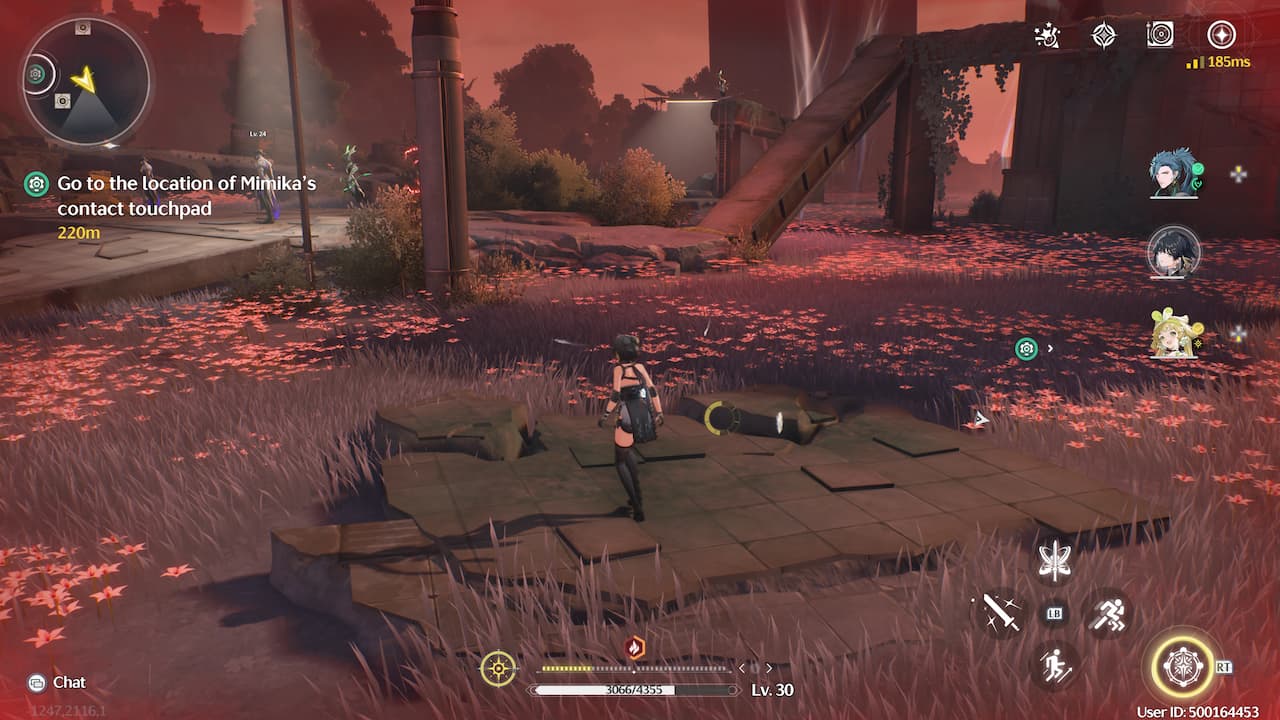Use the sparkling sword attack
The image size is (1280, 720).
coord(1000,612)
